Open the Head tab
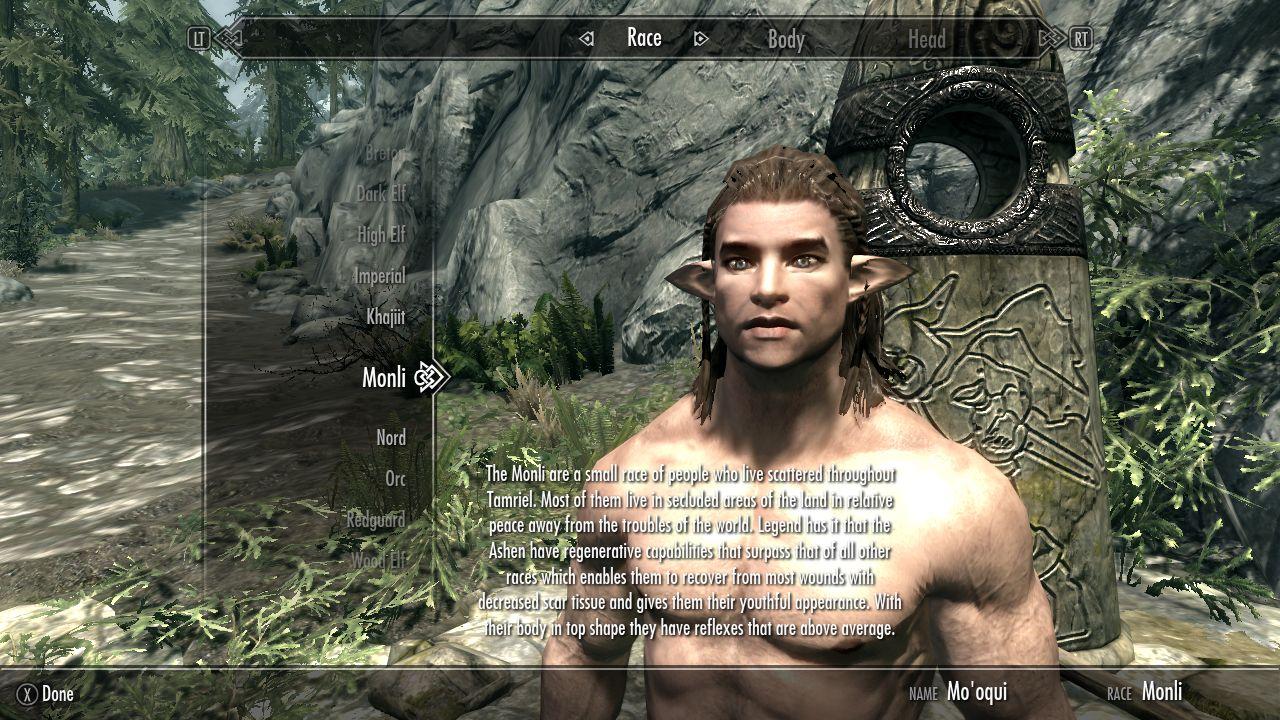This screenshot has height=720, width=1280. [926, 40]
